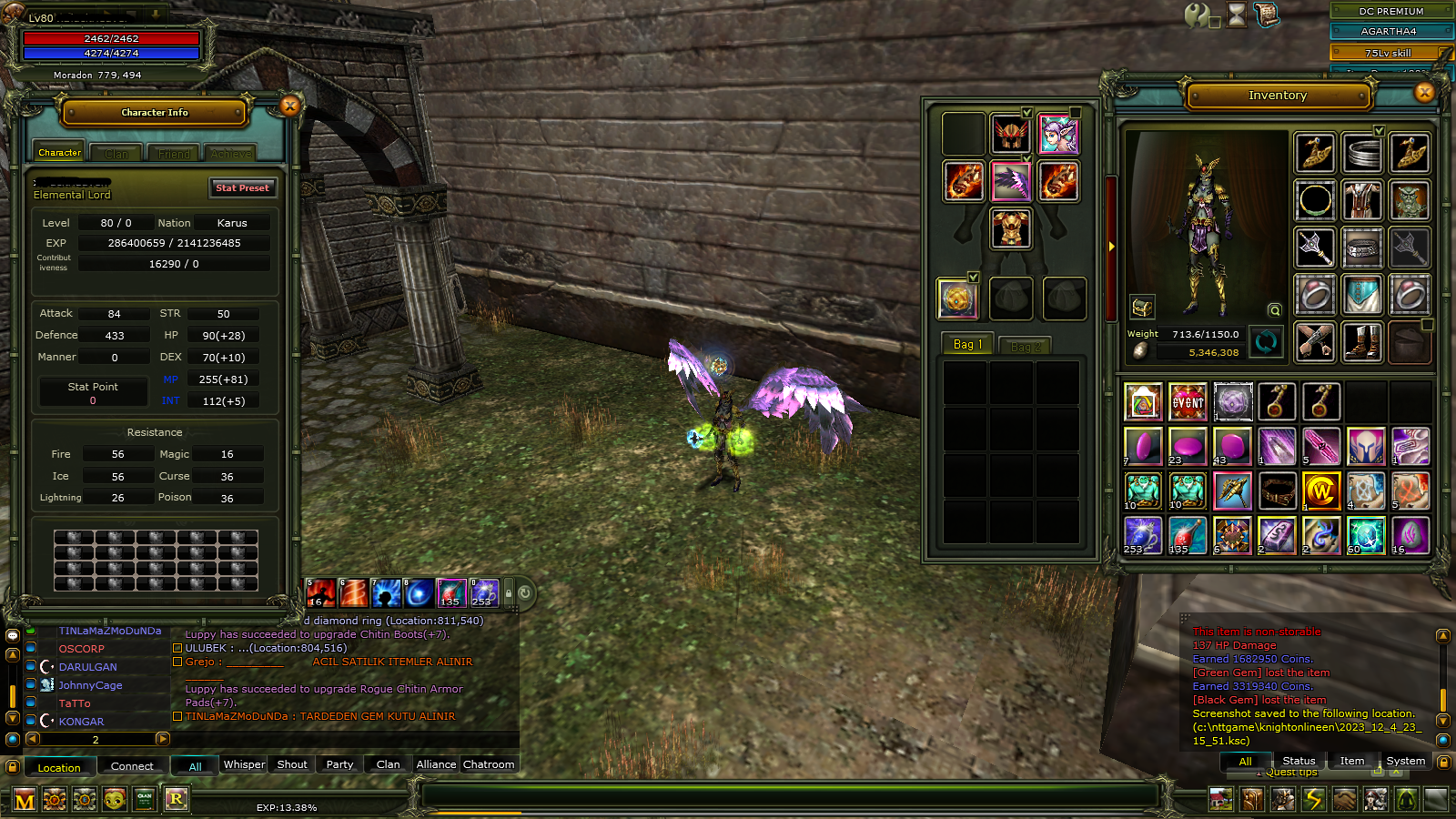Open the Party chat channel
Viewport: 1456px width, 819px height.
pos(339,764)
